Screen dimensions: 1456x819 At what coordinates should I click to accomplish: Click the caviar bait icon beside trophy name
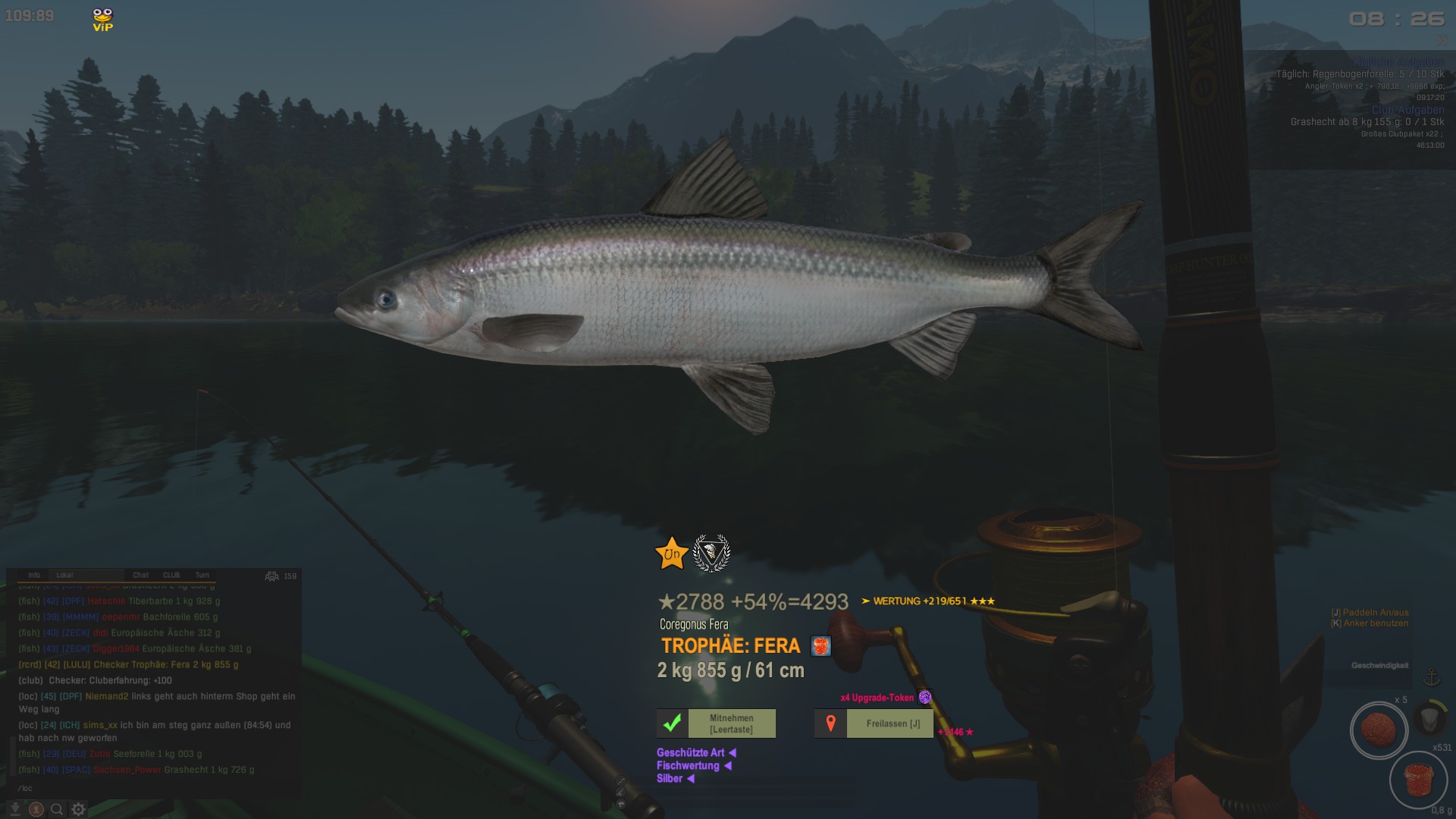821,646
